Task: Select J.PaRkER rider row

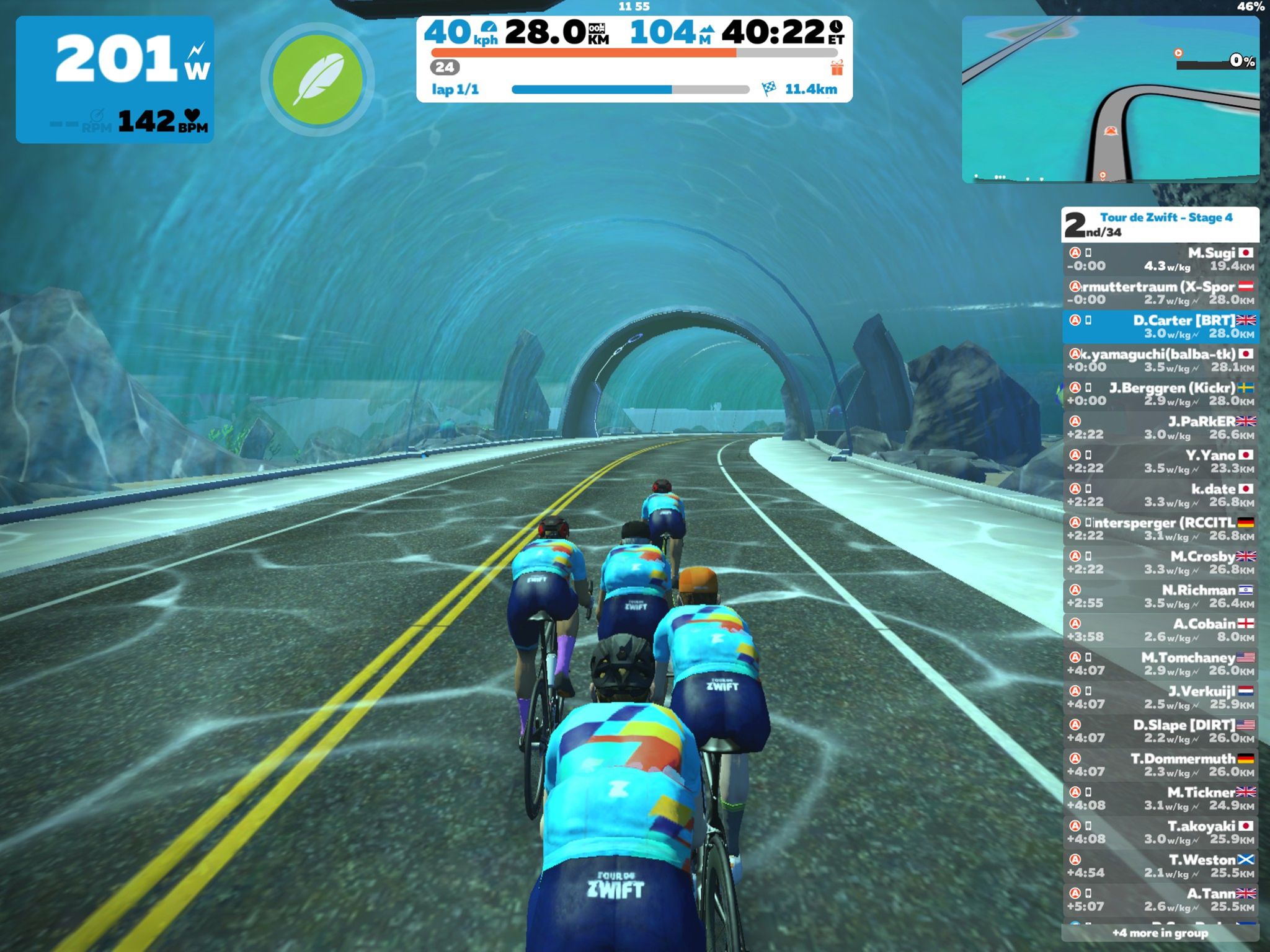Action: (x=1160, y=428)
